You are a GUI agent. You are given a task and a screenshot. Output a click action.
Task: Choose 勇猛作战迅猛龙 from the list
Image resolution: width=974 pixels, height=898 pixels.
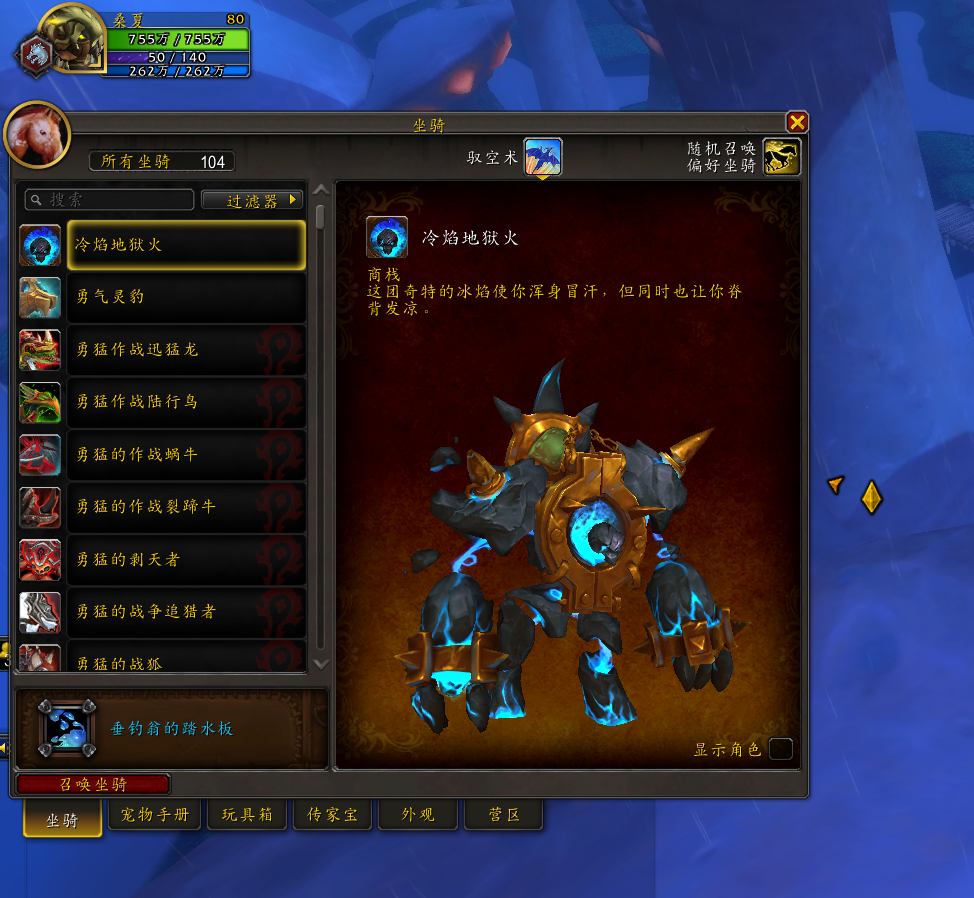186,349
